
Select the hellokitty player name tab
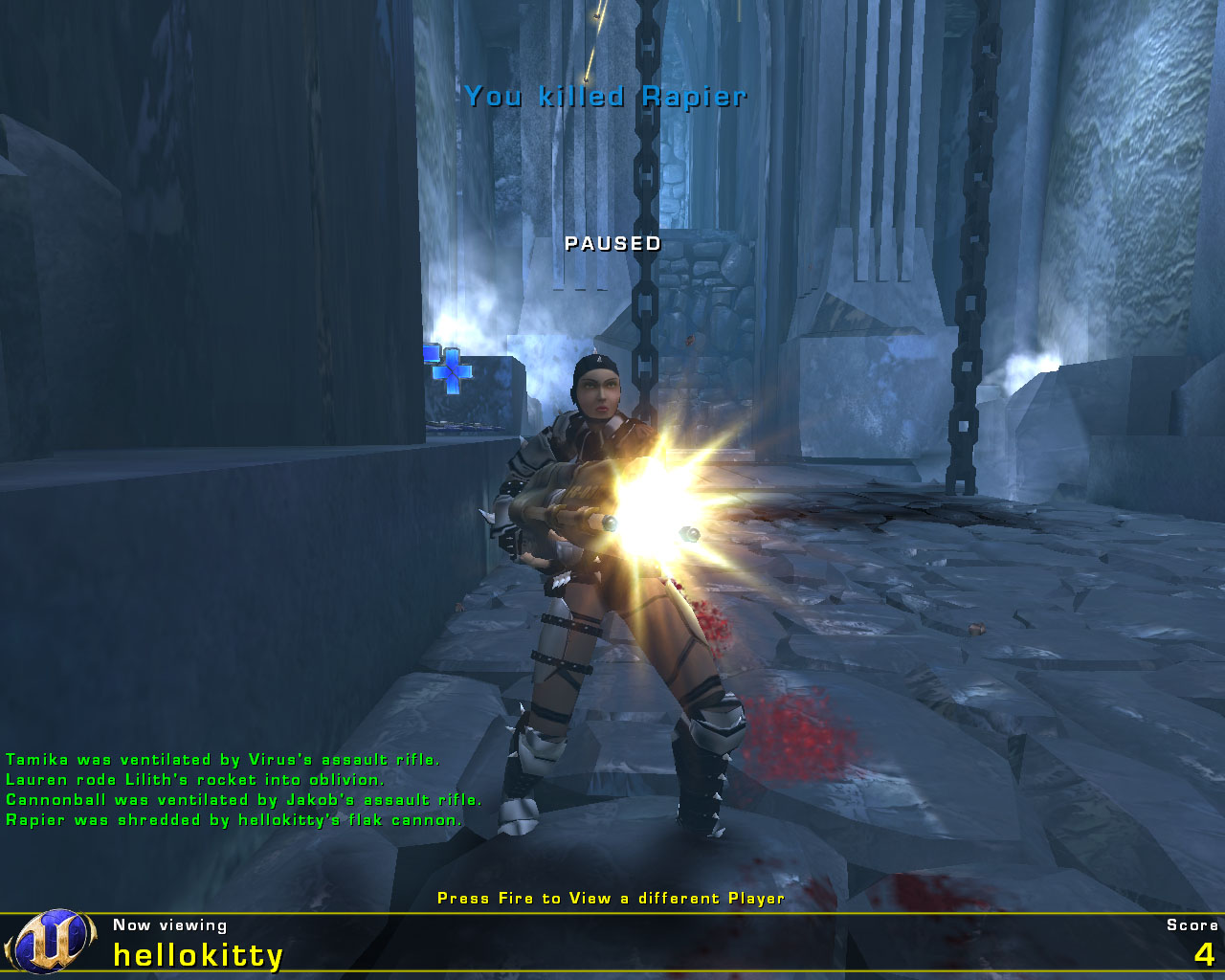click(196, 953)
